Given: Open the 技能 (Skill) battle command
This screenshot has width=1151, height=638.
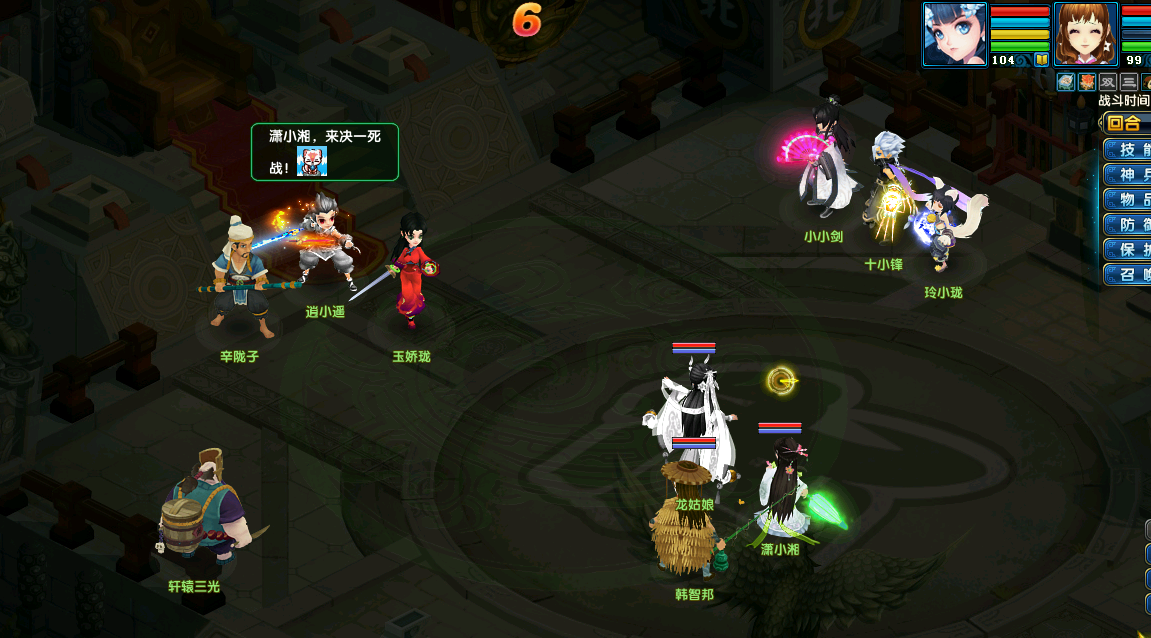Looking at the screenshot, I should click(1128, 150).
